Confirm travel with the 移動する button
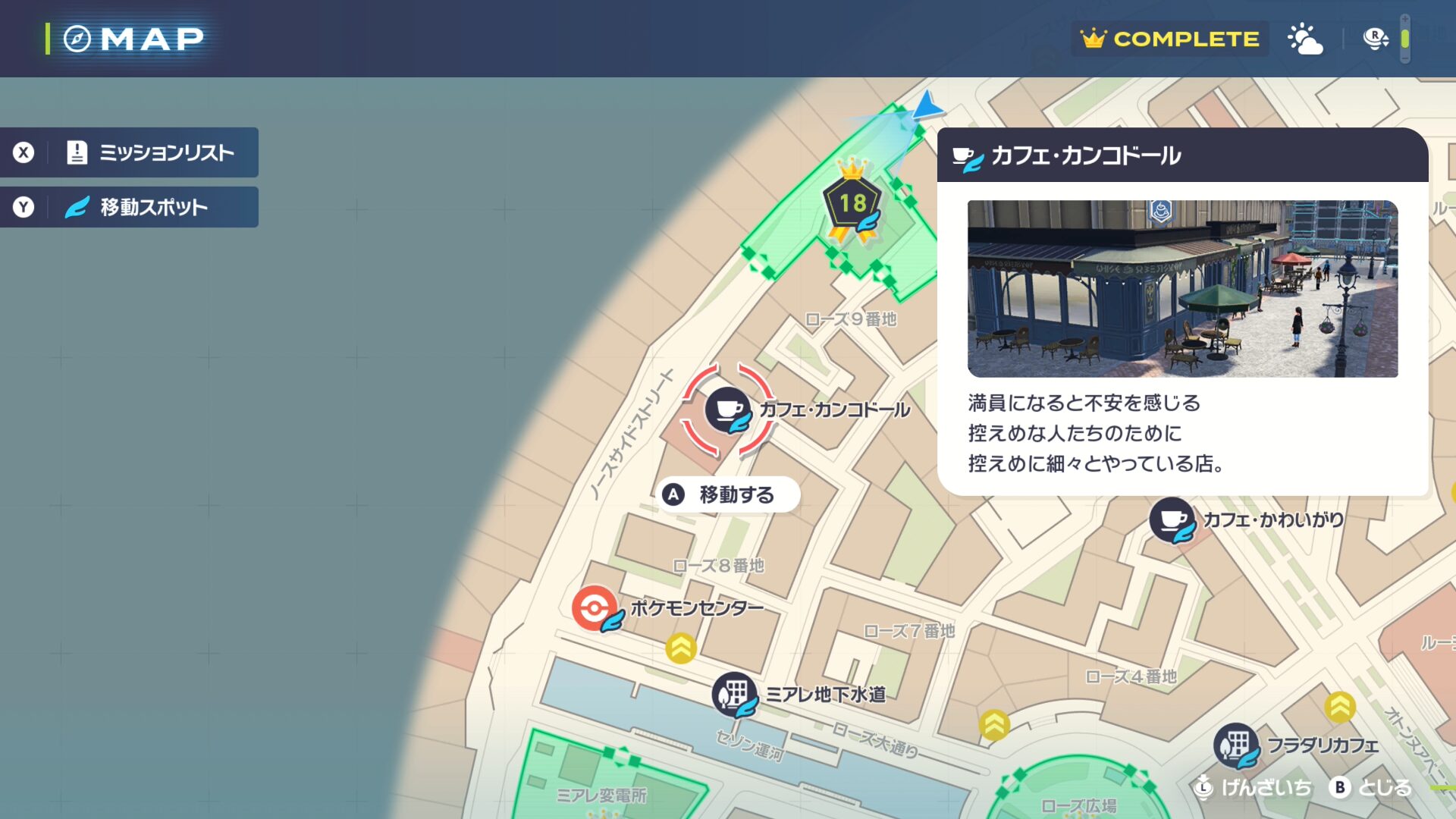Viewport: 1456px width, 819px height. tap(726, 495)
